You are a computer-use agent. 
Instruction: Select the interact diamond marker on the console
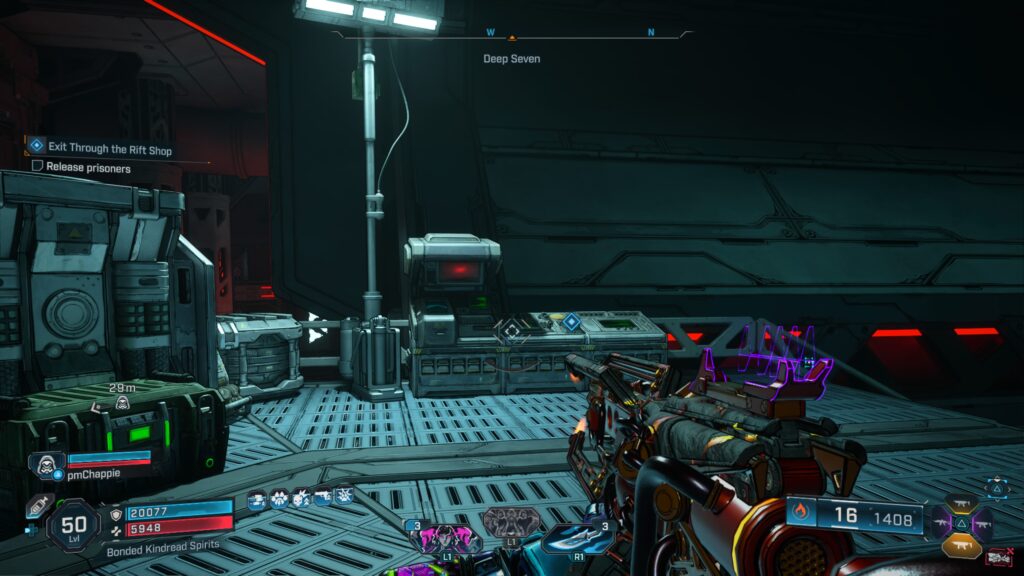tap(571, 322)
